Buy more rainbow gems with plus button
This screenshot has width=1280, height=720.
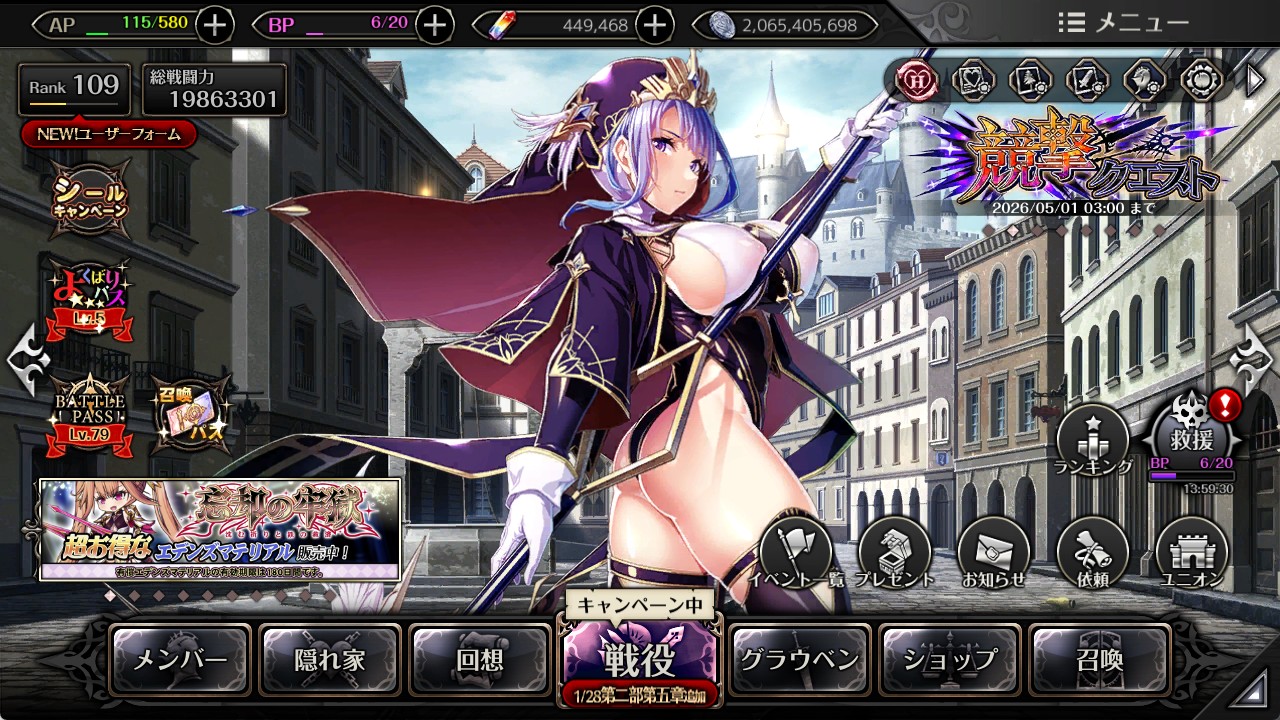tap(654, 25)
